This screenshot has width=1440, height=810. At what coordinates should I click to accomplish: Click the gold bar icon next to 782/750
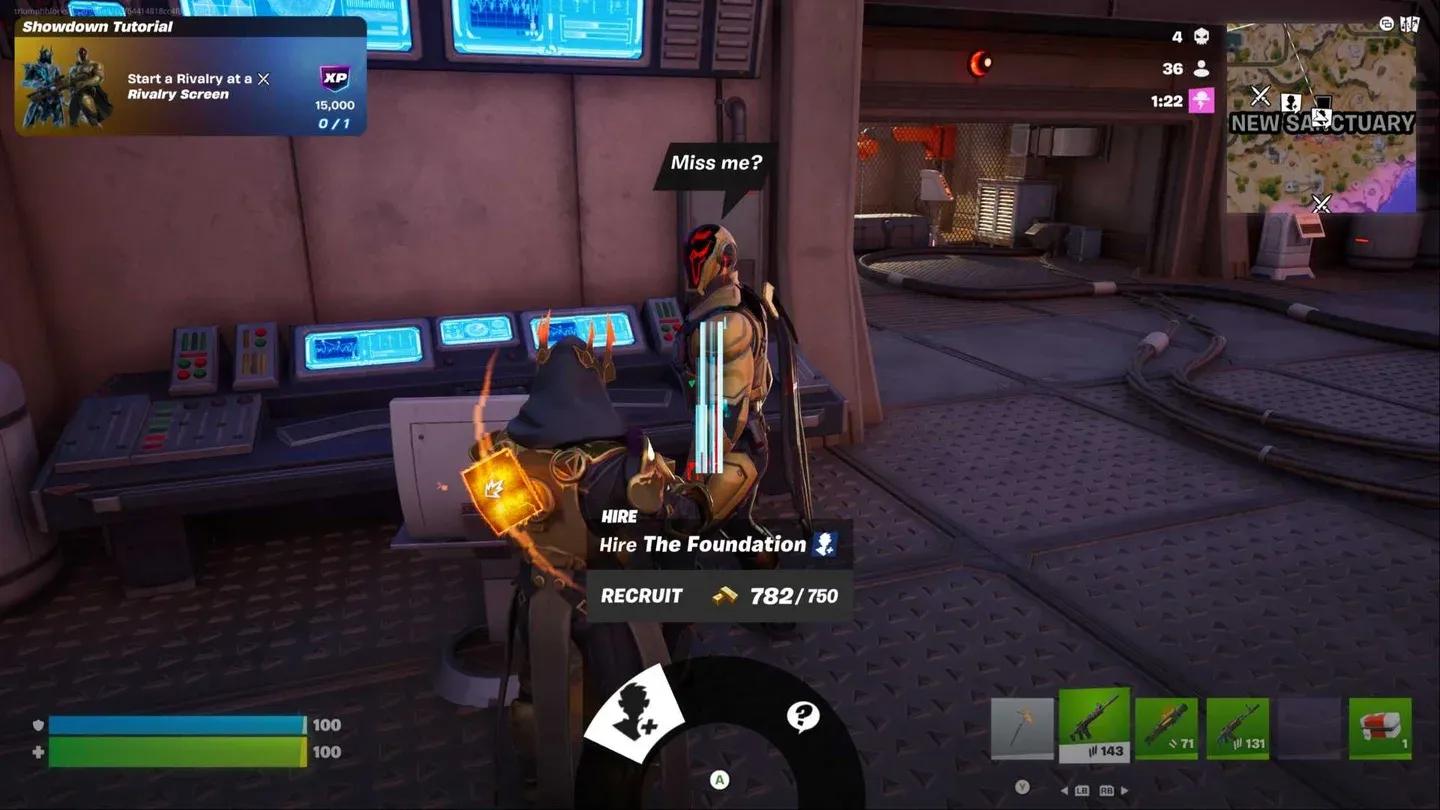(x=723, y=595)
